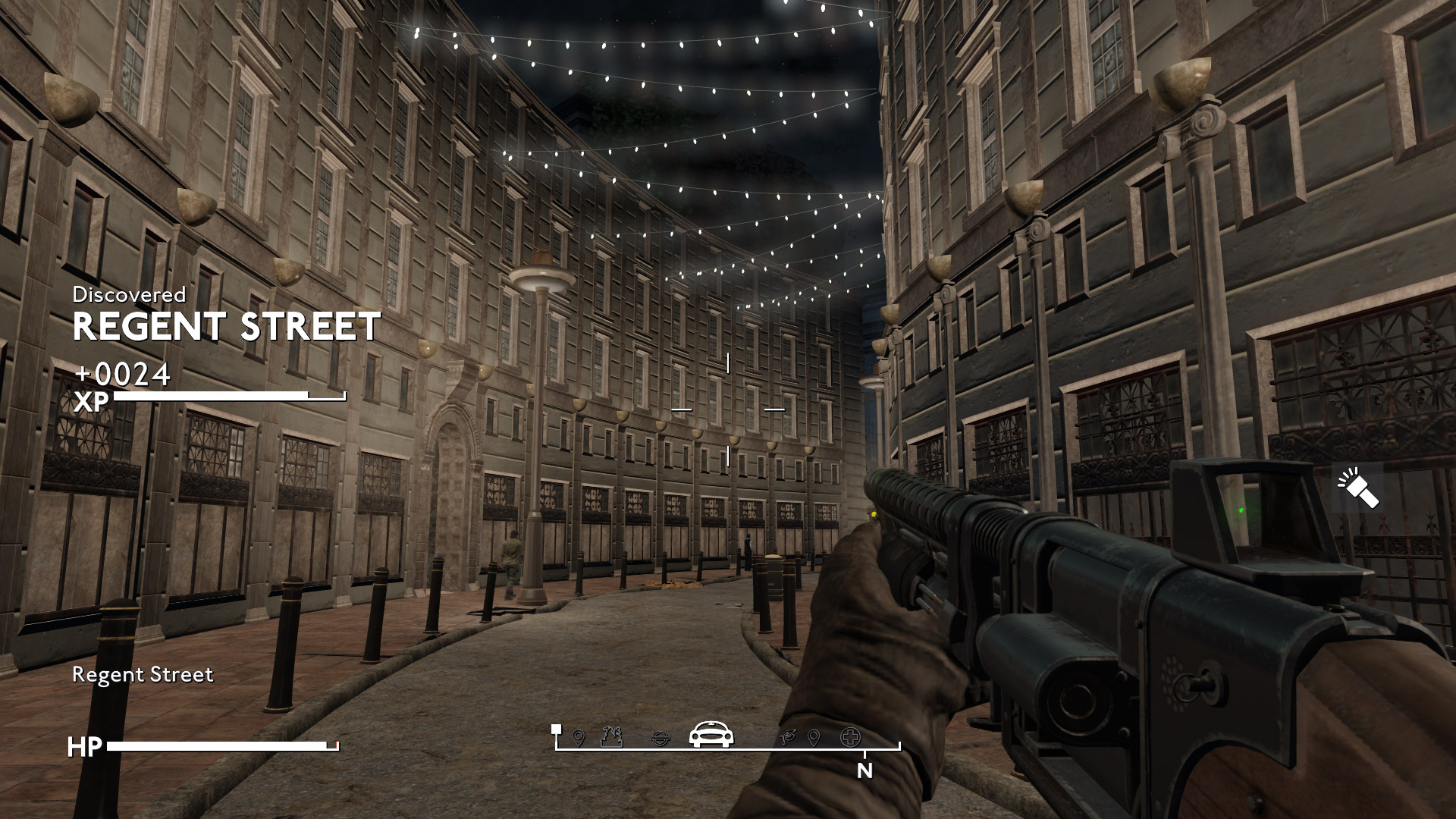The height and width of the screenshot is (819, 1456).
Task: Click the medical cross compass marker
Action: click(x=850, y=736)
